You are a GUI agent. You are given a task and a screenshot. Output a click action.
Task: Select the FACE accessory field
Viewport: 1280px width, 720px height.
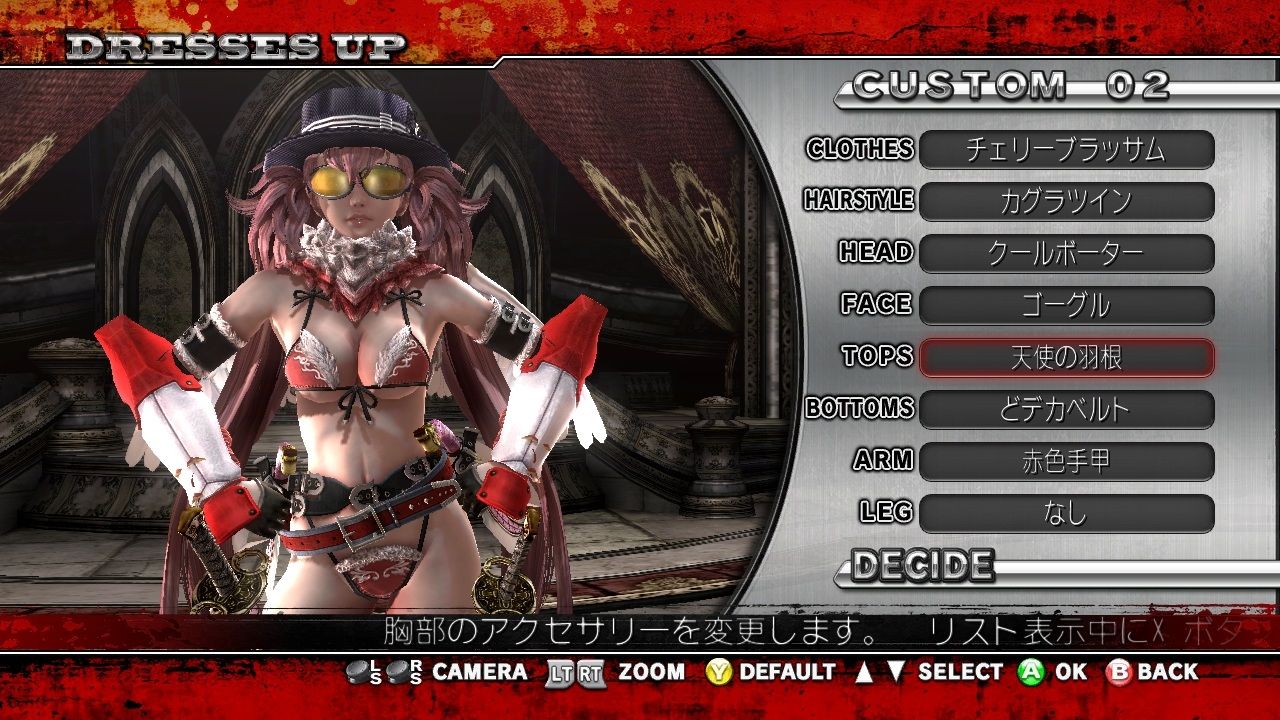[x=1066, y=306]
